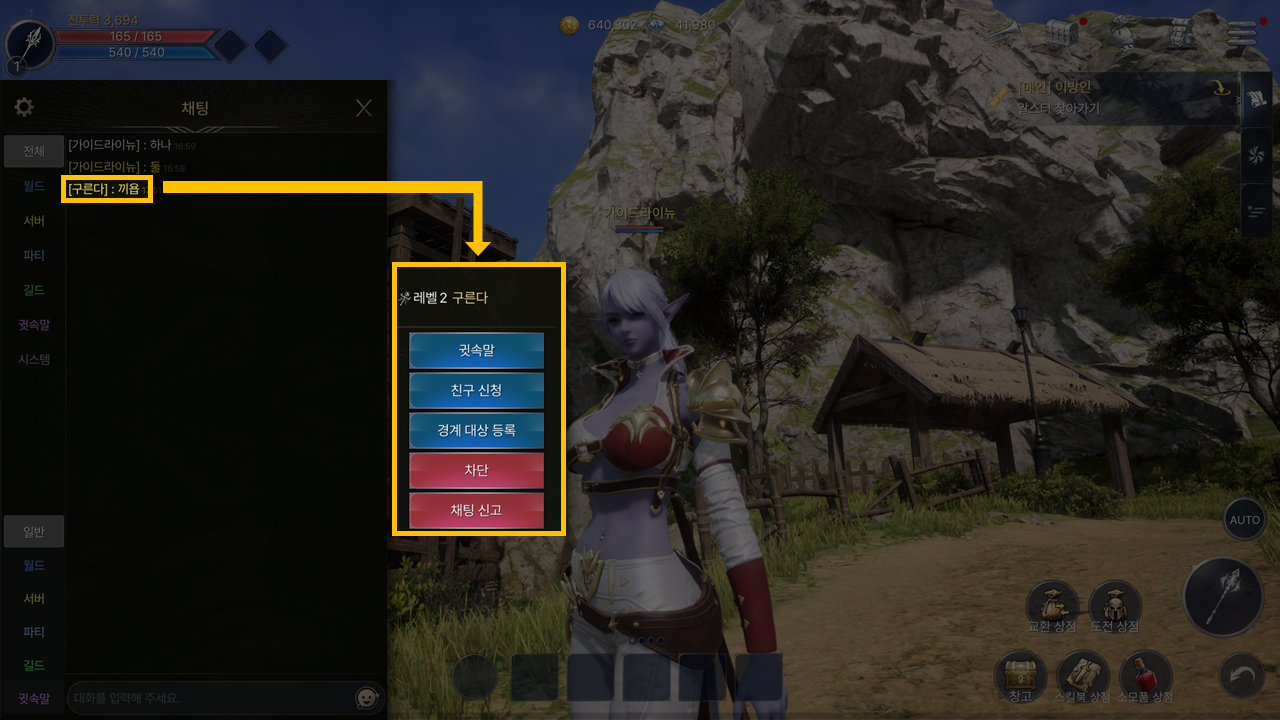
Task: Switch to the 전체 chat tab
Action: point(34,152)
